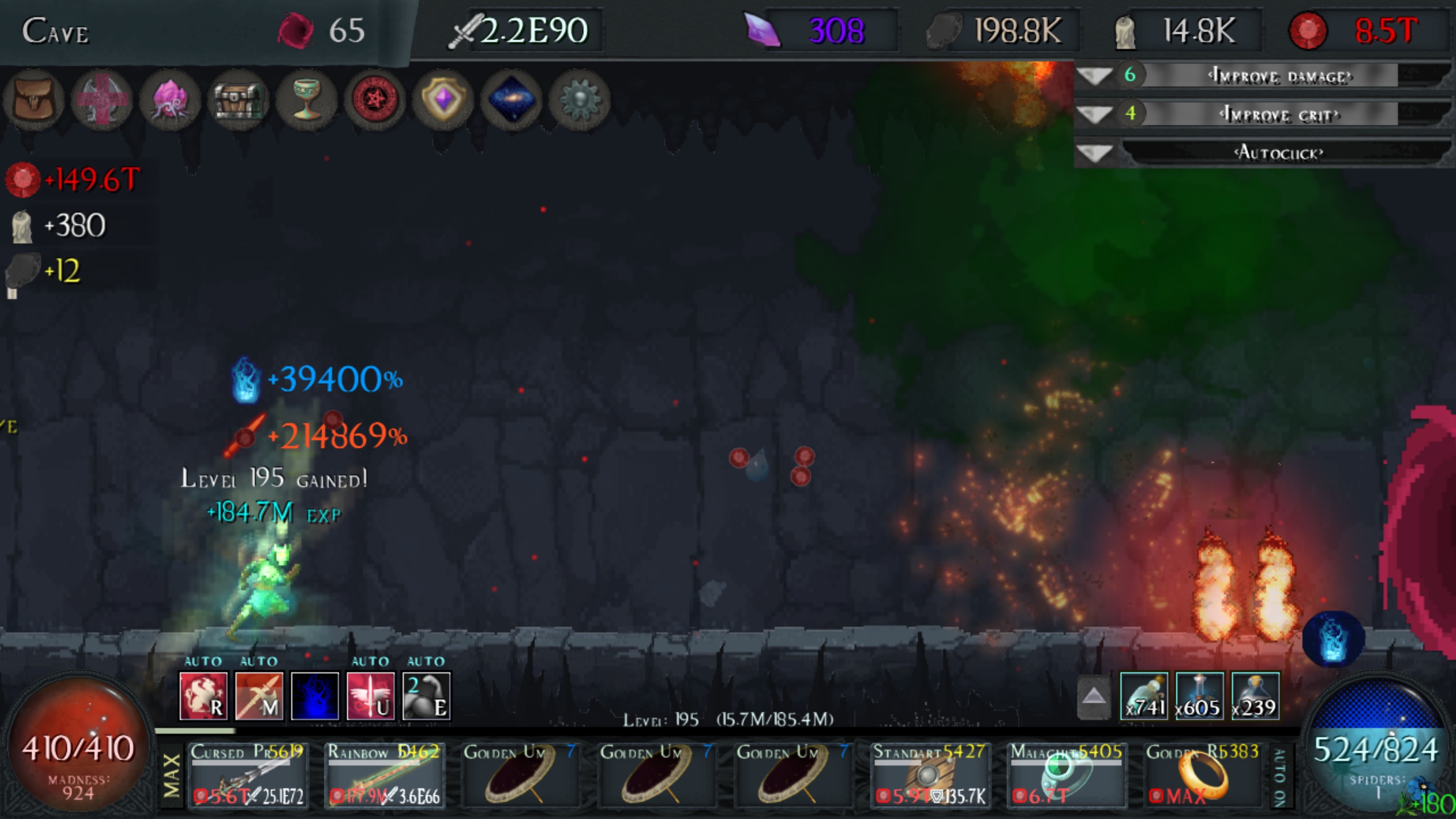Image resolution: width=1456 pixels, height=819 pixels.
Task: Open the pink crystal egg menu
Action: click(170, 101)
